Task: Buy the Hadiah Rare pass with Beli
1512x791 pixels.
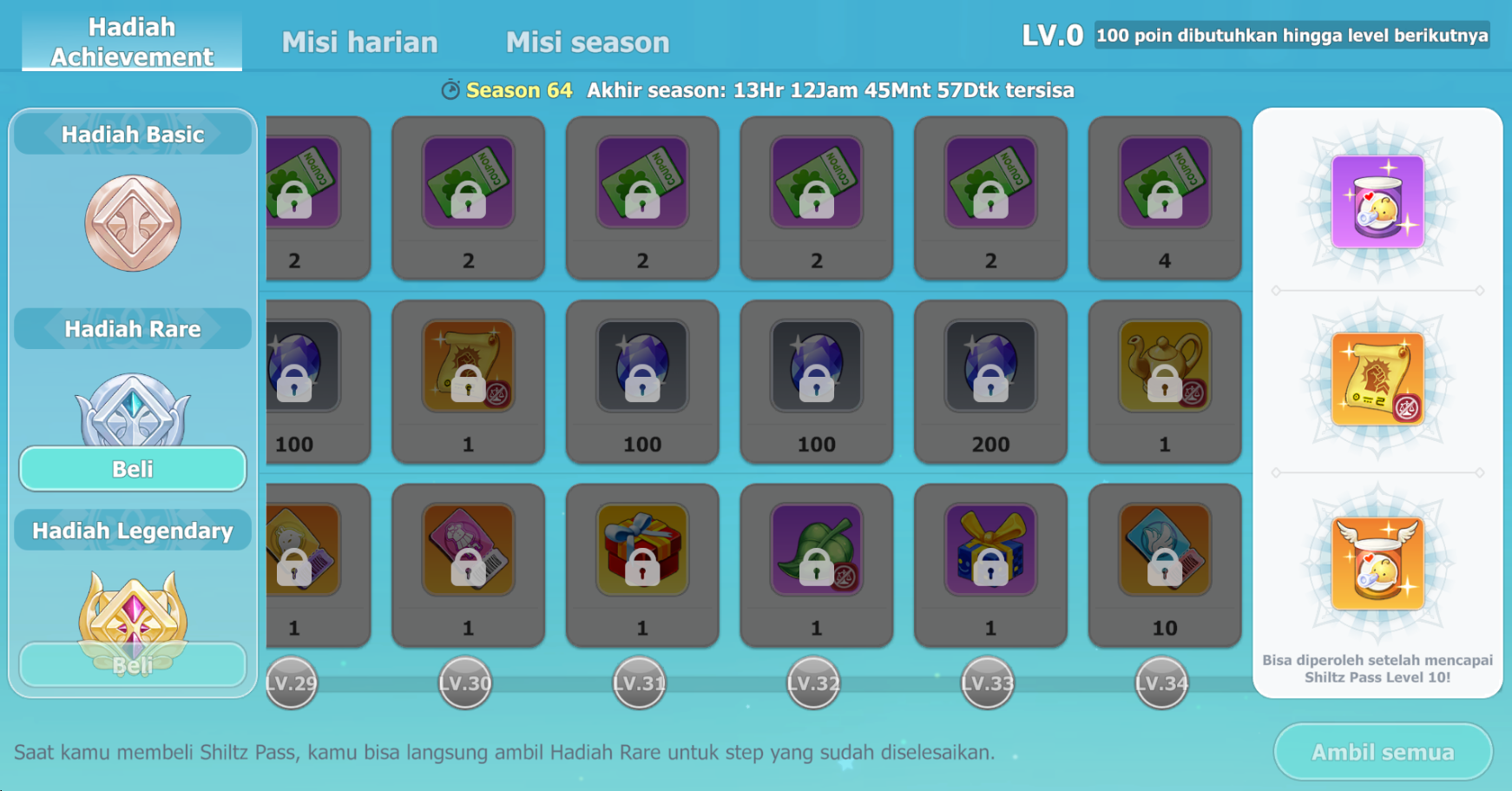Action: tap(133, 469)
